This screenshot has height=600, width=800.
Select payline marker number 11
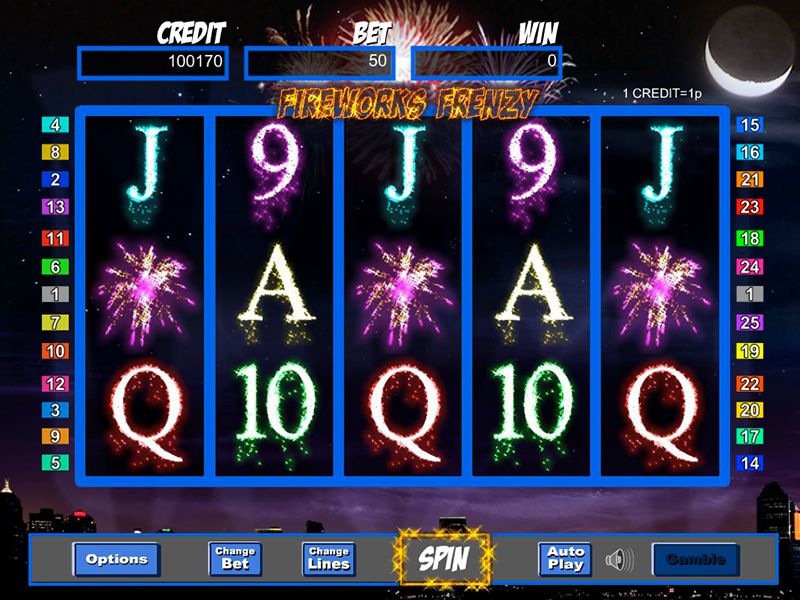(x=54, y=239)
